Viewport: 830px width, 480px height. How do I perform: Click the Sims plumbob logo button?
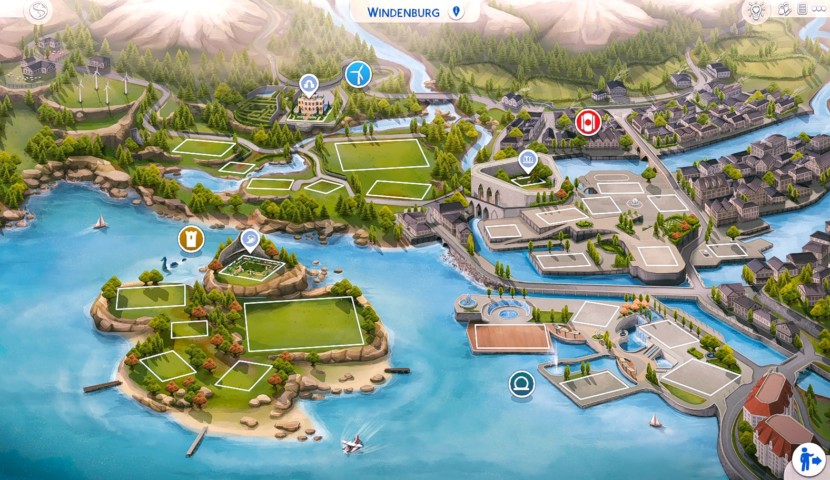tap(39, 12)
